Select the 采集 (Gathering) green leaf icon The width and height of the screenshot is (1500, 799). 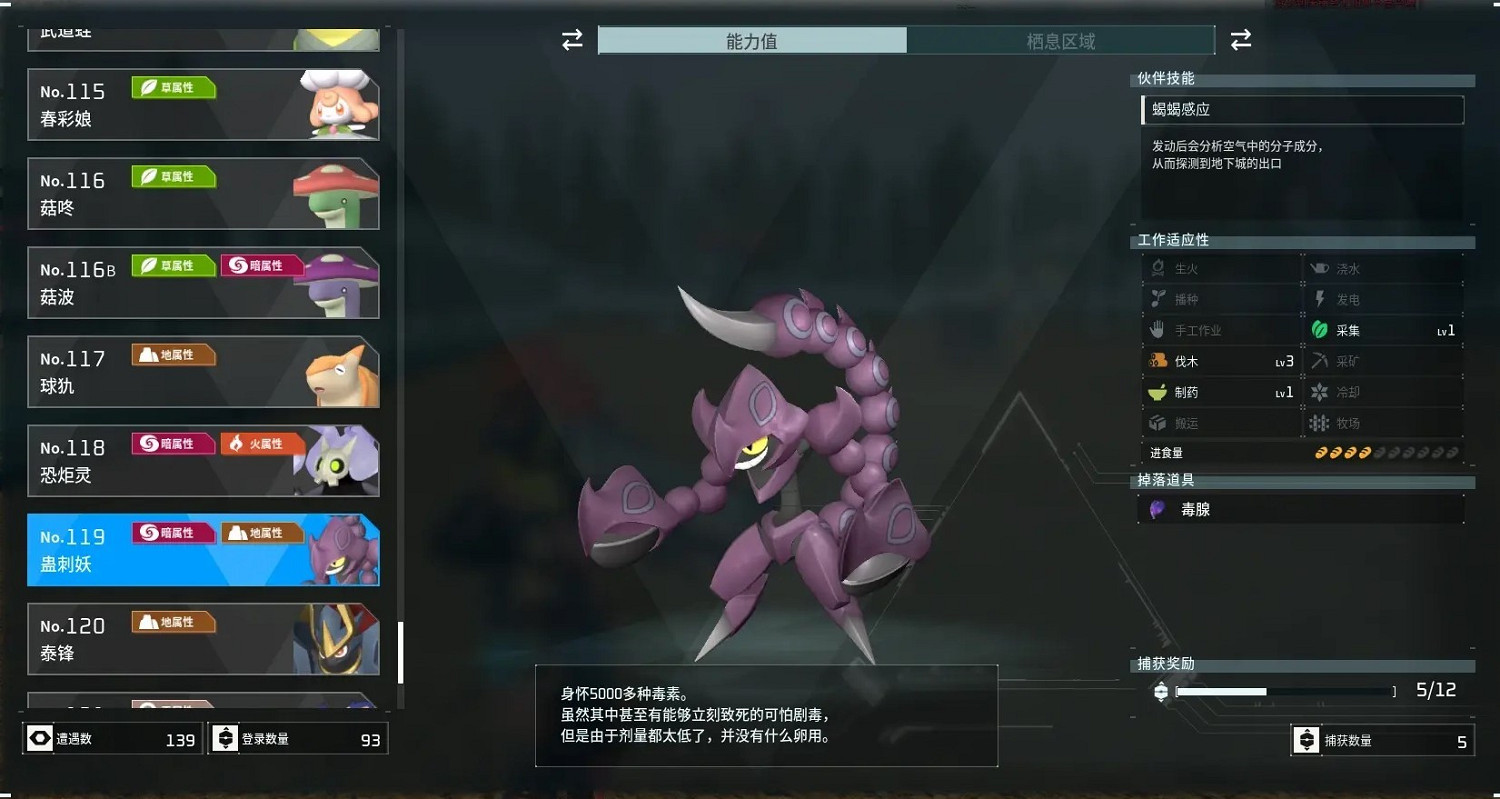tap(1322, 330)
